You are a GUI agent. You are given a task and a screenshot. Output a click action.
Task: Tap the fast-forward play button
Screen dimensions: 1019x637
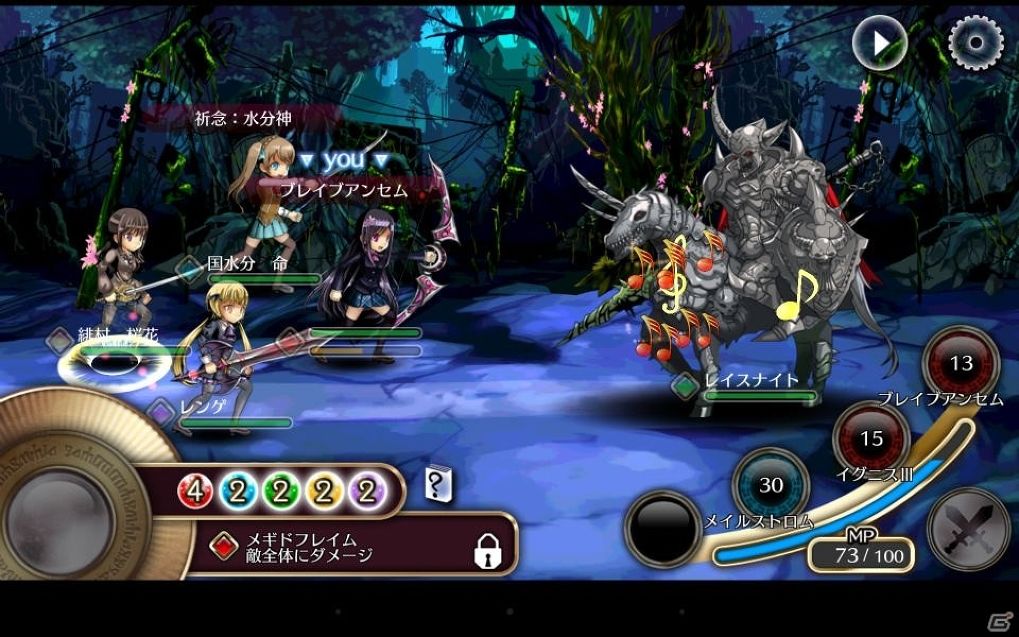880,42
